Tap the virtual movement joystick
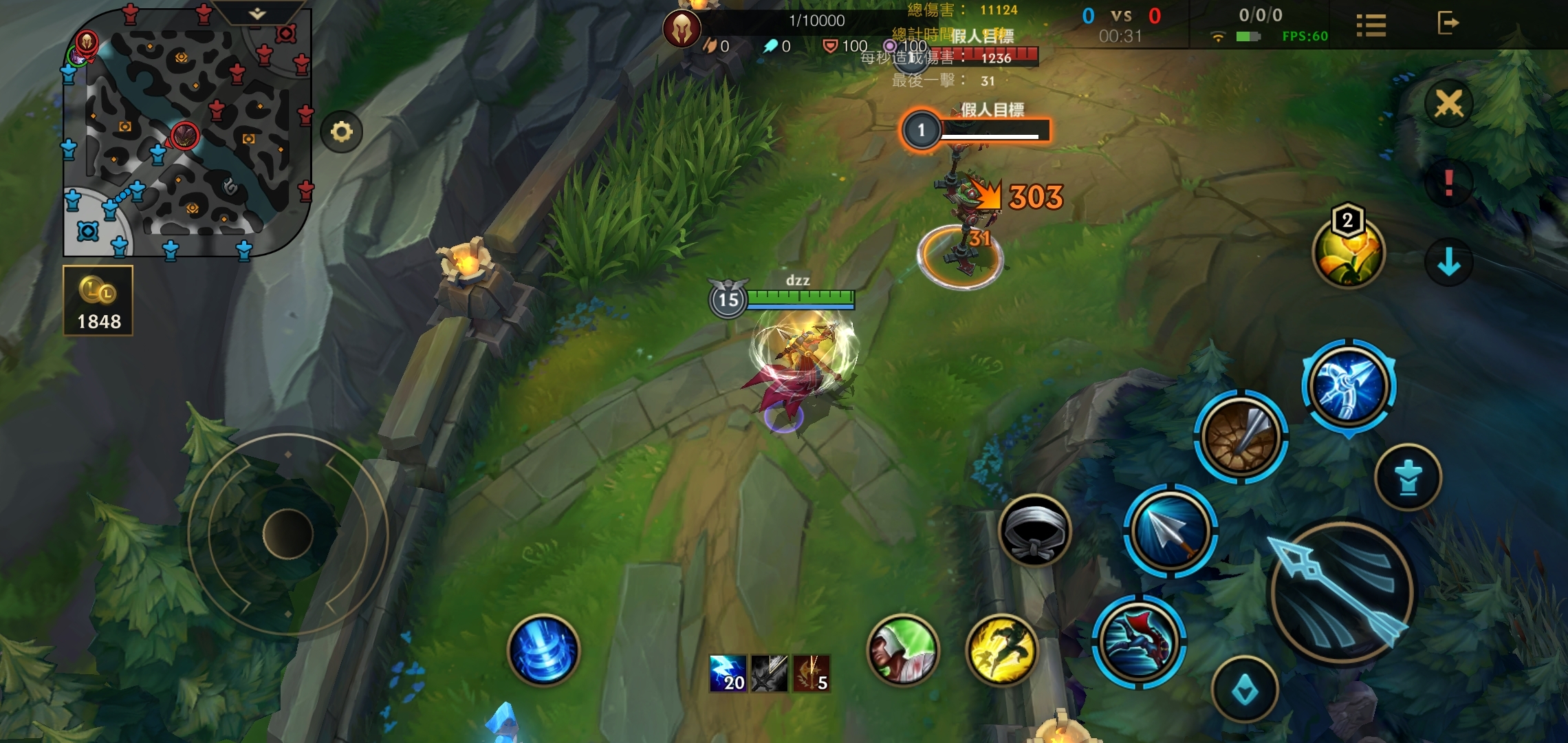 point(287,534)
